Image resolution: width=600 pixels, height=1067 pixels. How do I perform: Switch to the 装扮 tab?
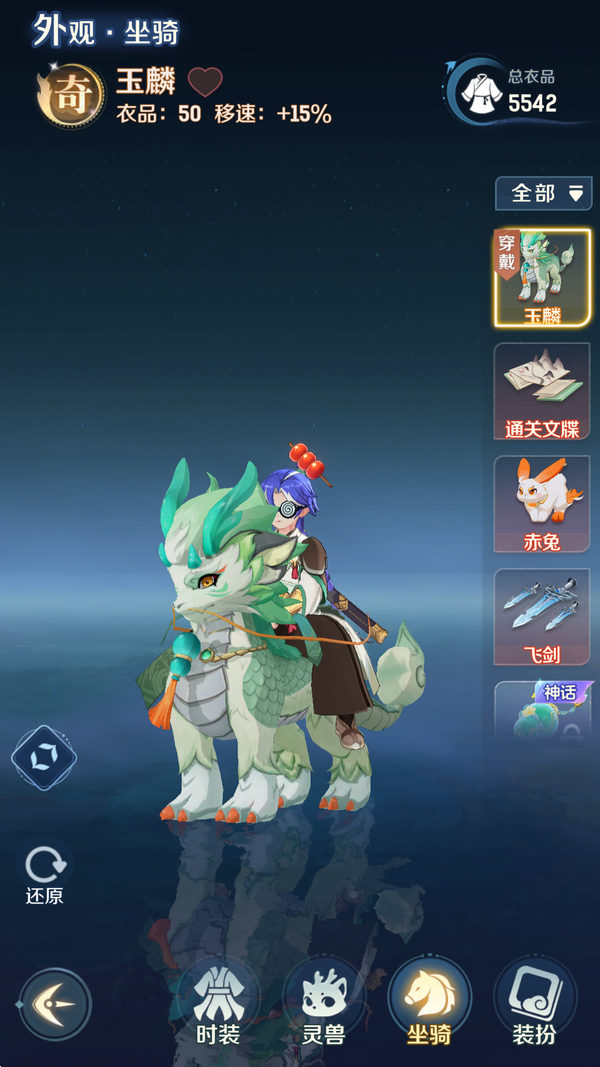click(534, 1003)
